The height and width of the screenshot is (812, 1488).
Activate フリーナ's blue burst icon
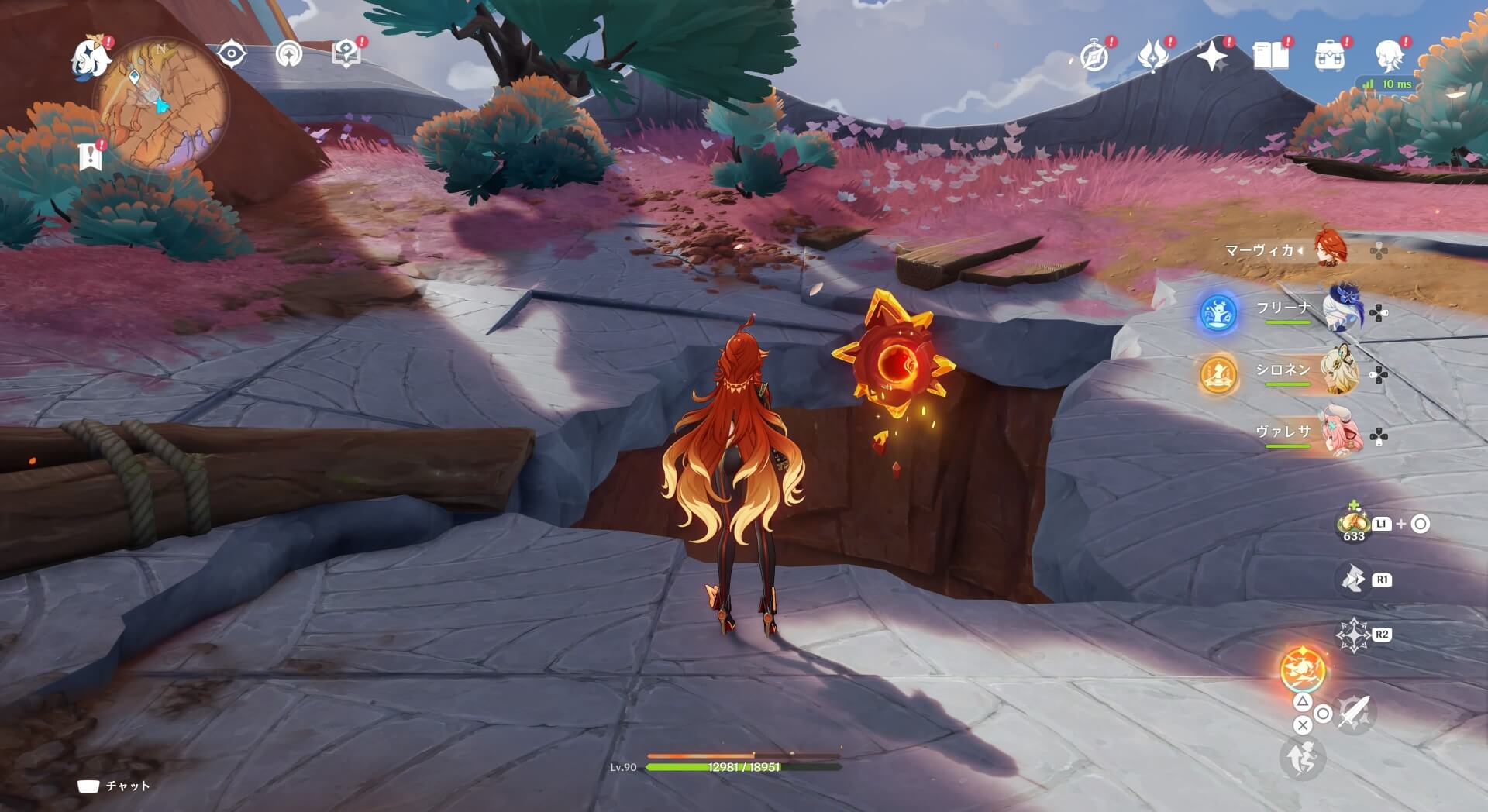click(x=1218, y=313)
